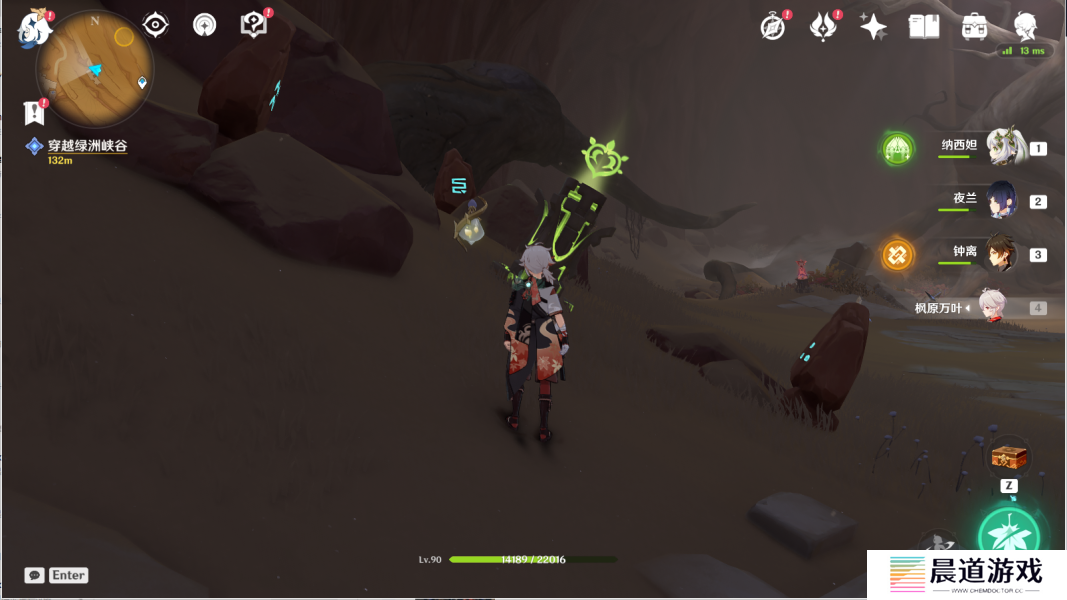This screenshot has width=1067, height=600.
Task: Open the wish star icon
Action: (x=873, y=27)
